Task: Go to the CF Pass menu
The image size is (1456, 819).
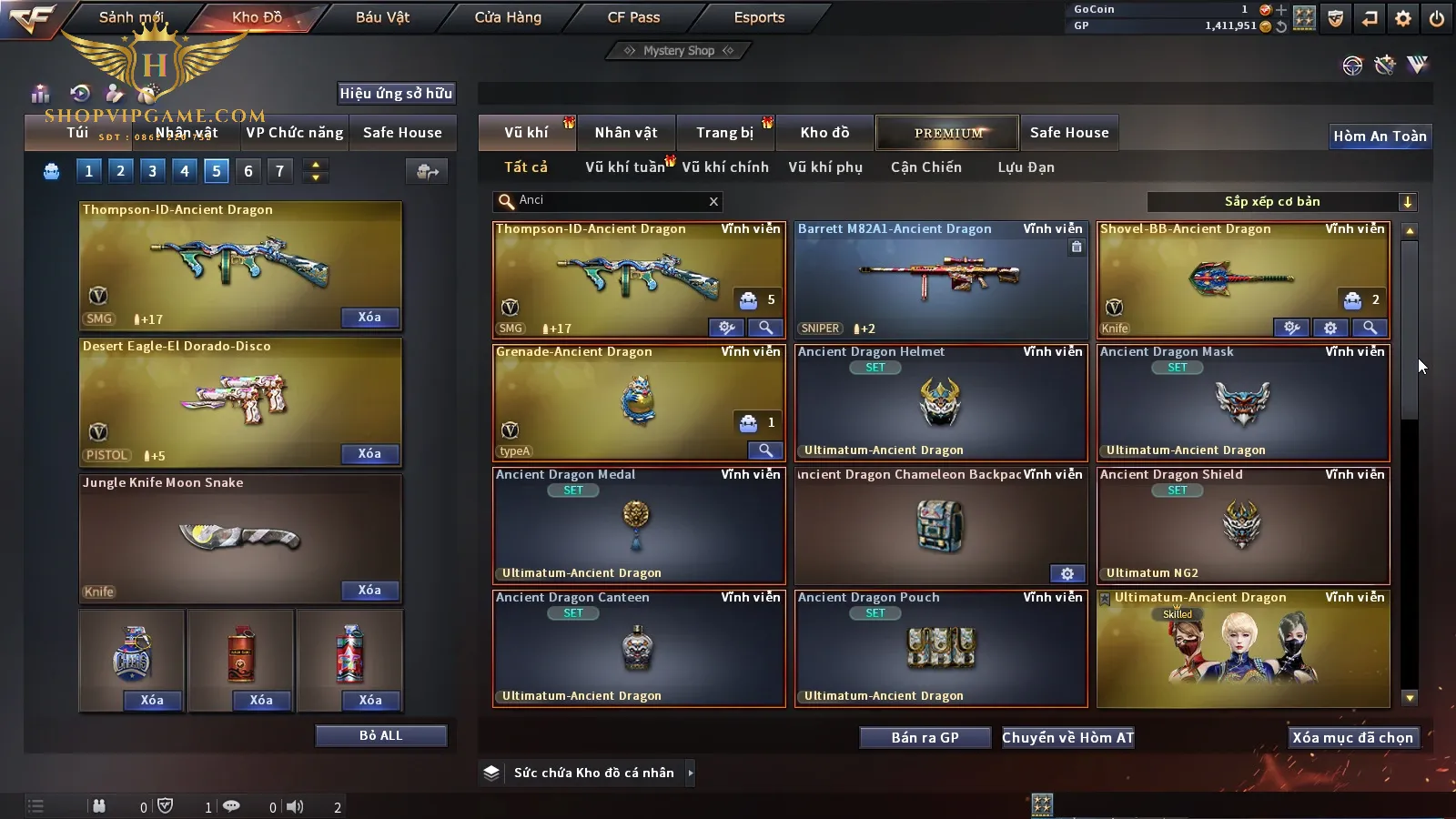Action: click(x=633, y=17)
